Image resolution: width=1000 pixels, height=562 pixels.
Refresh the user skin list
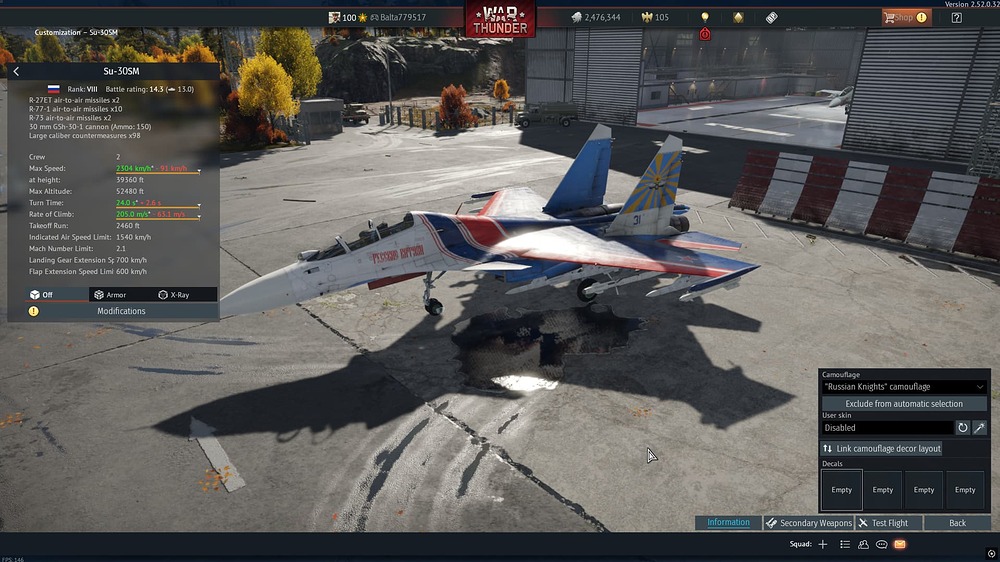pyautogui.click(x=963, y=427)
